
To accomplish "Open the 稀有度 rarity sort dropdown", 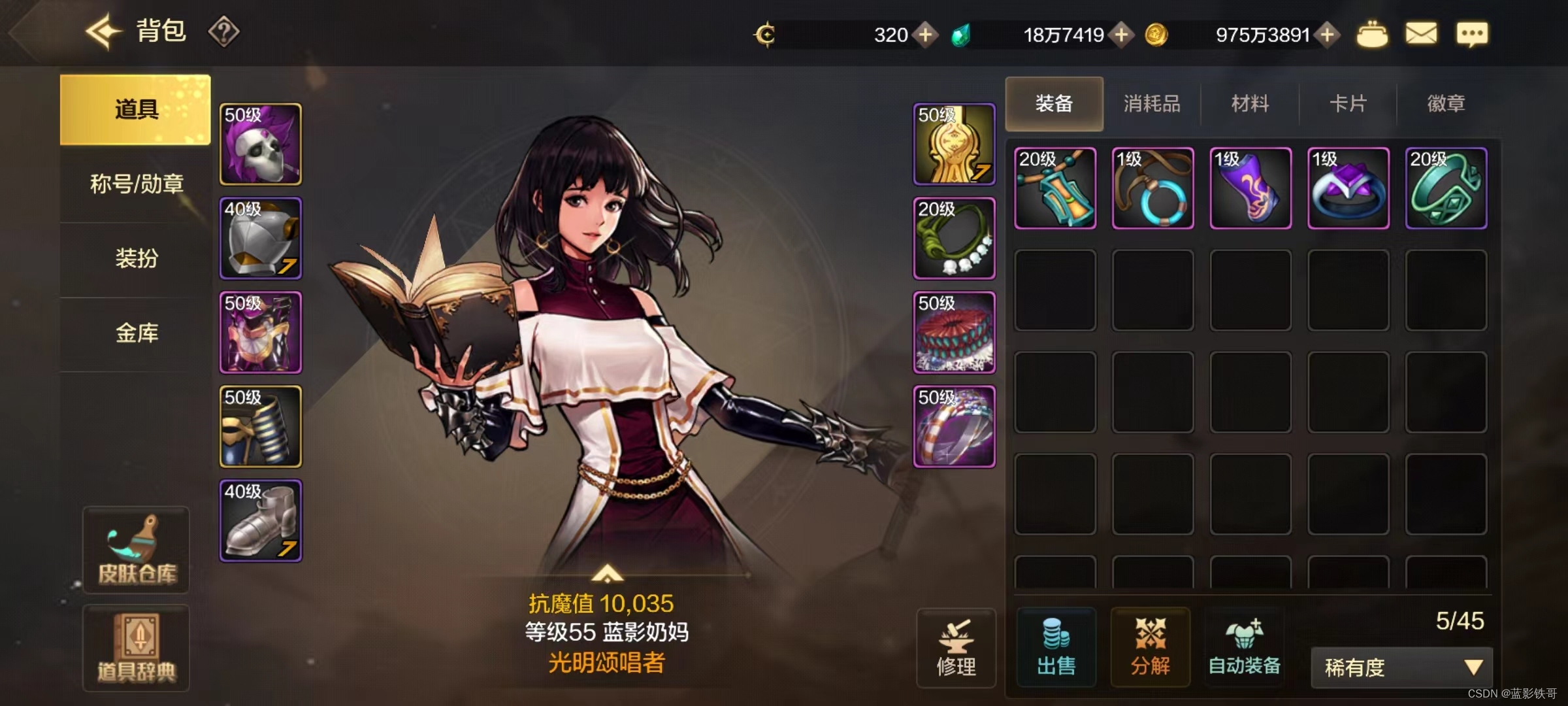I will (x=1401, y=667).
